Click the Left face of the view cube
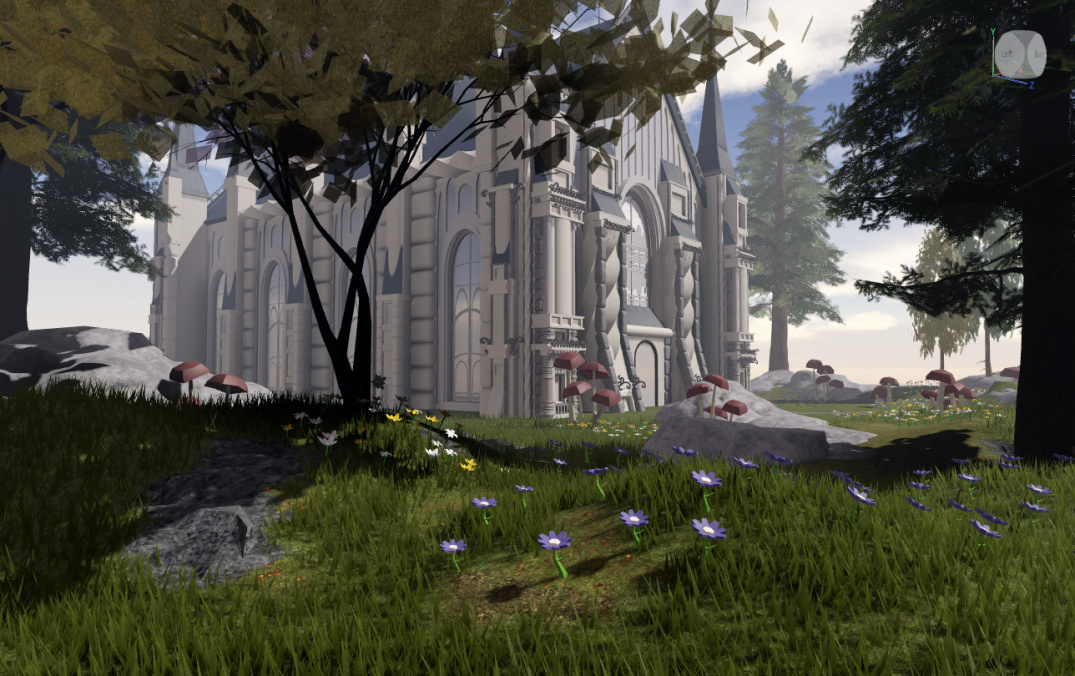Image resolution: width=1075 pixels, height=676 pixels. click(1010, 54)
